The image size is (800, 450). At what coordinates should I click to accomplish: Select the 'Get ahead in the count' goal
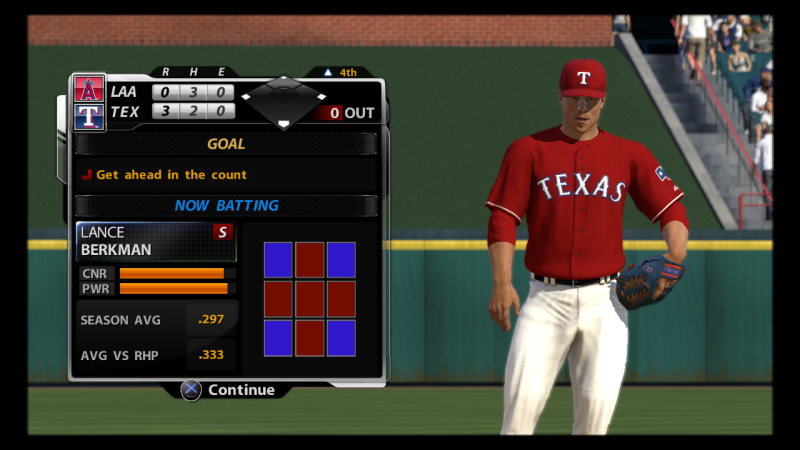[171, 175]
